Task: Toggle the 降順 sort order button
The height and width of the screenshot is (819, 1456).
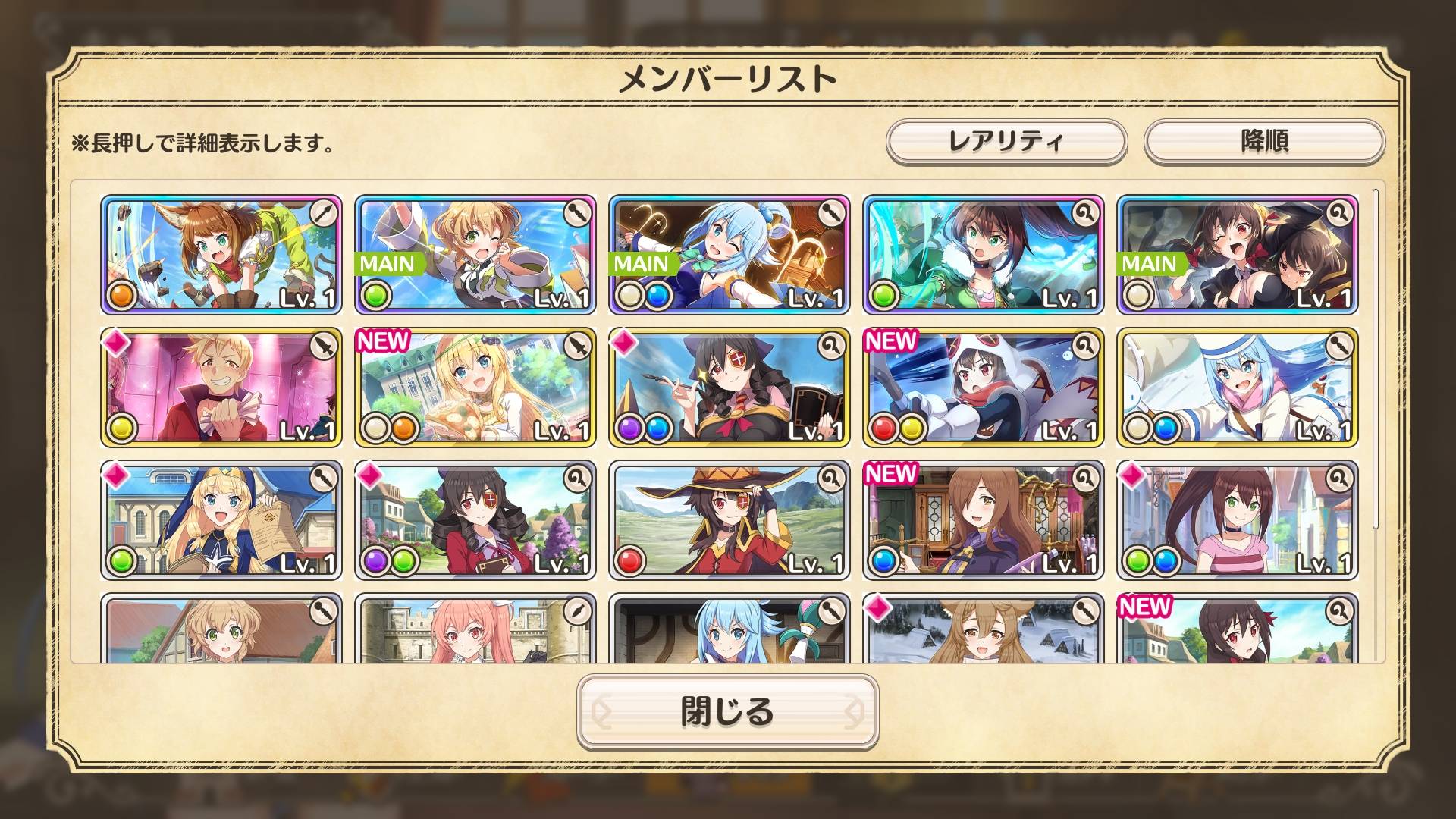Action: [x=1264, y=141]
